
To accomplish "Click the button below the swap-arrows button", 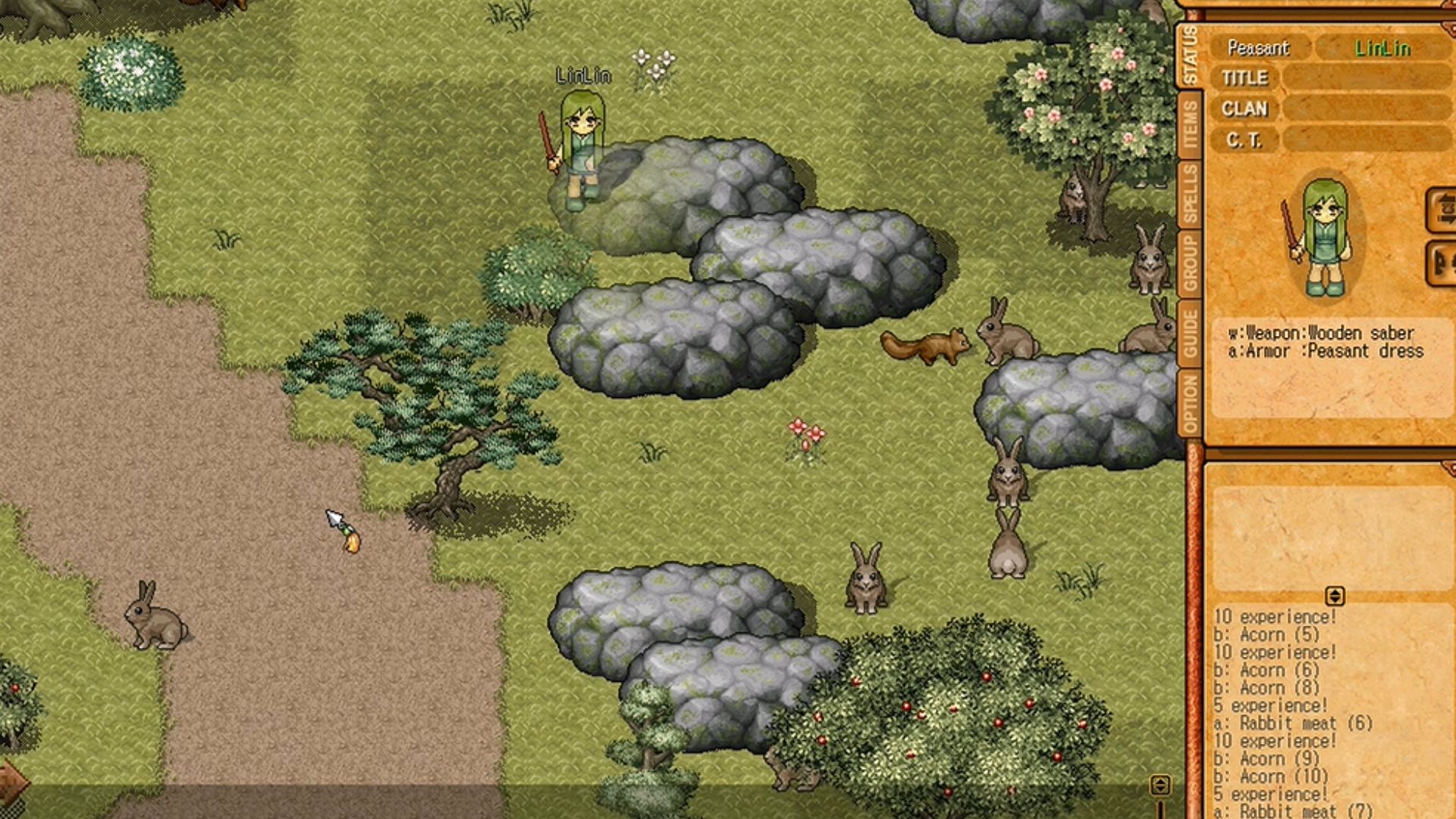I will [x=1442, y=263].
